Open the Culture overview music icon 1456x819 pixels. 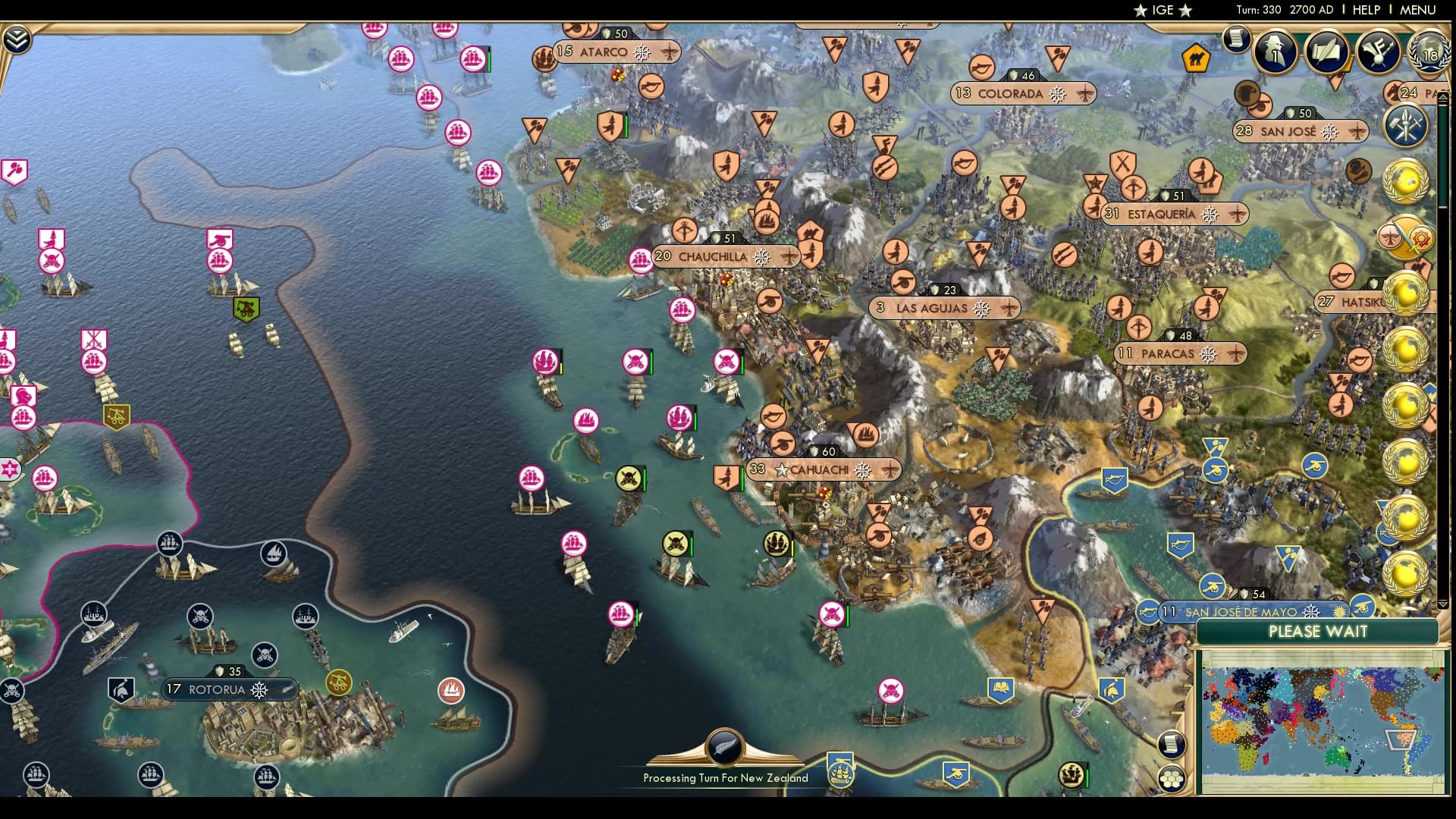[x=1377, y=52]
